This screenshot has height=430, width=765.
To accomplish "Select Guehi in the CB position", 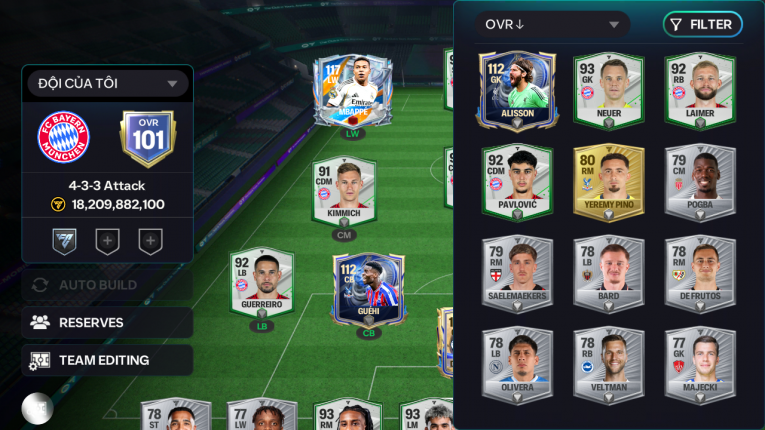I will pos(369,290).
